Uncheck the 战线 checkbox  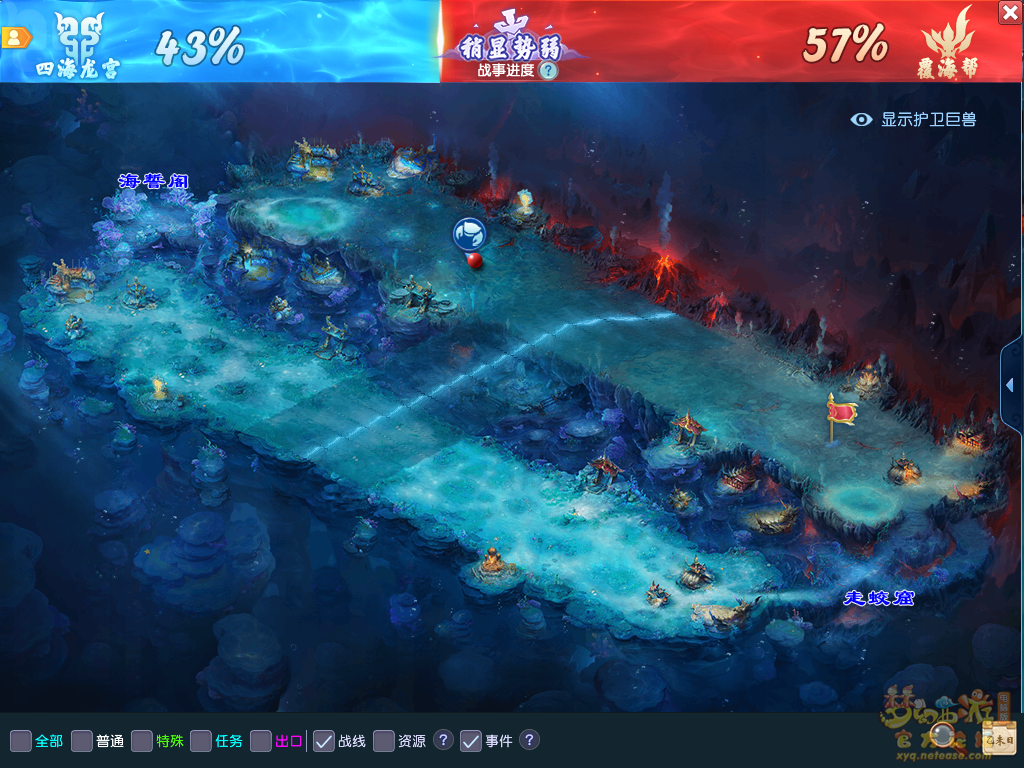[324, 741]
